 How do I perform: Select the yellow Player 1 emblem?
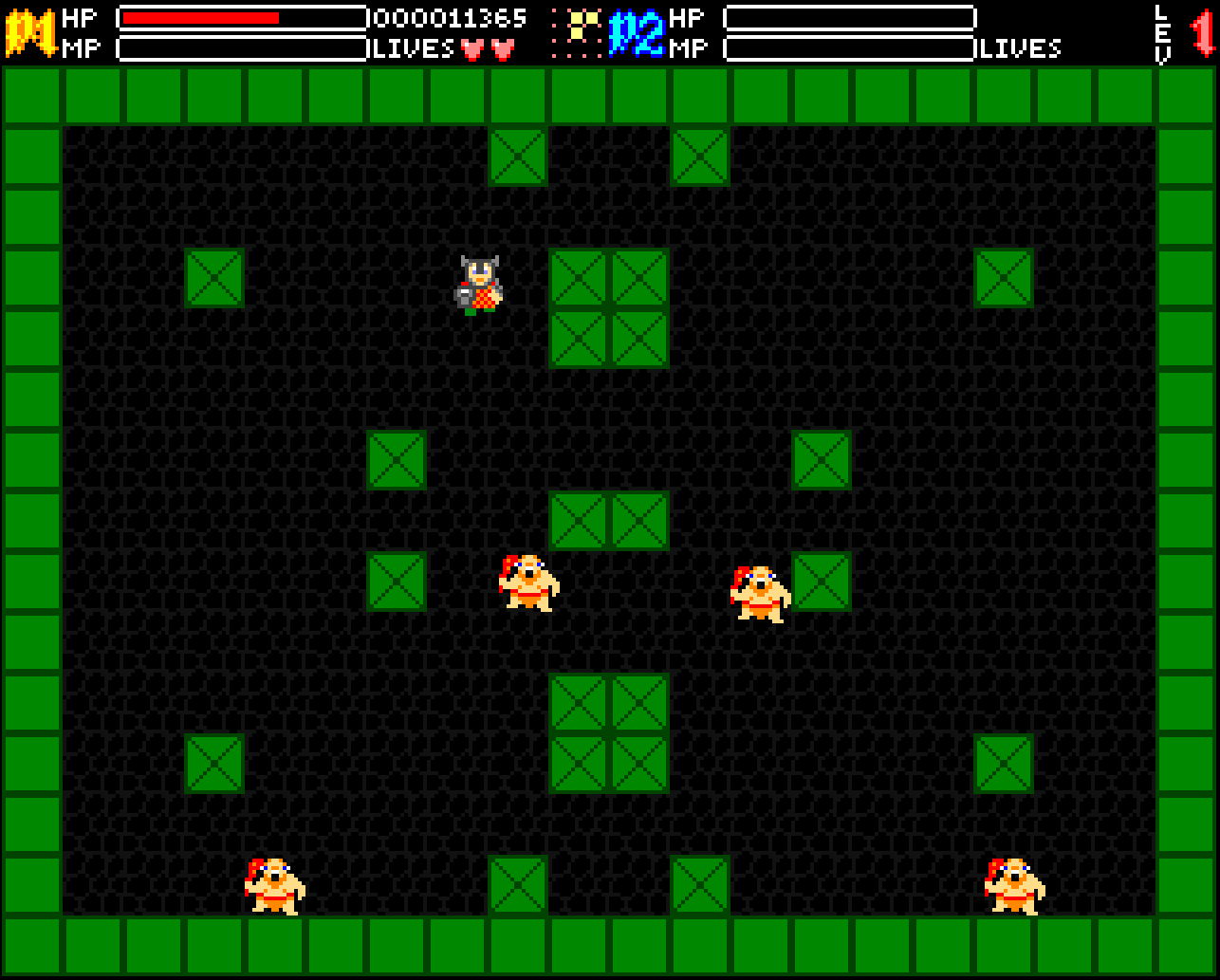31,33
